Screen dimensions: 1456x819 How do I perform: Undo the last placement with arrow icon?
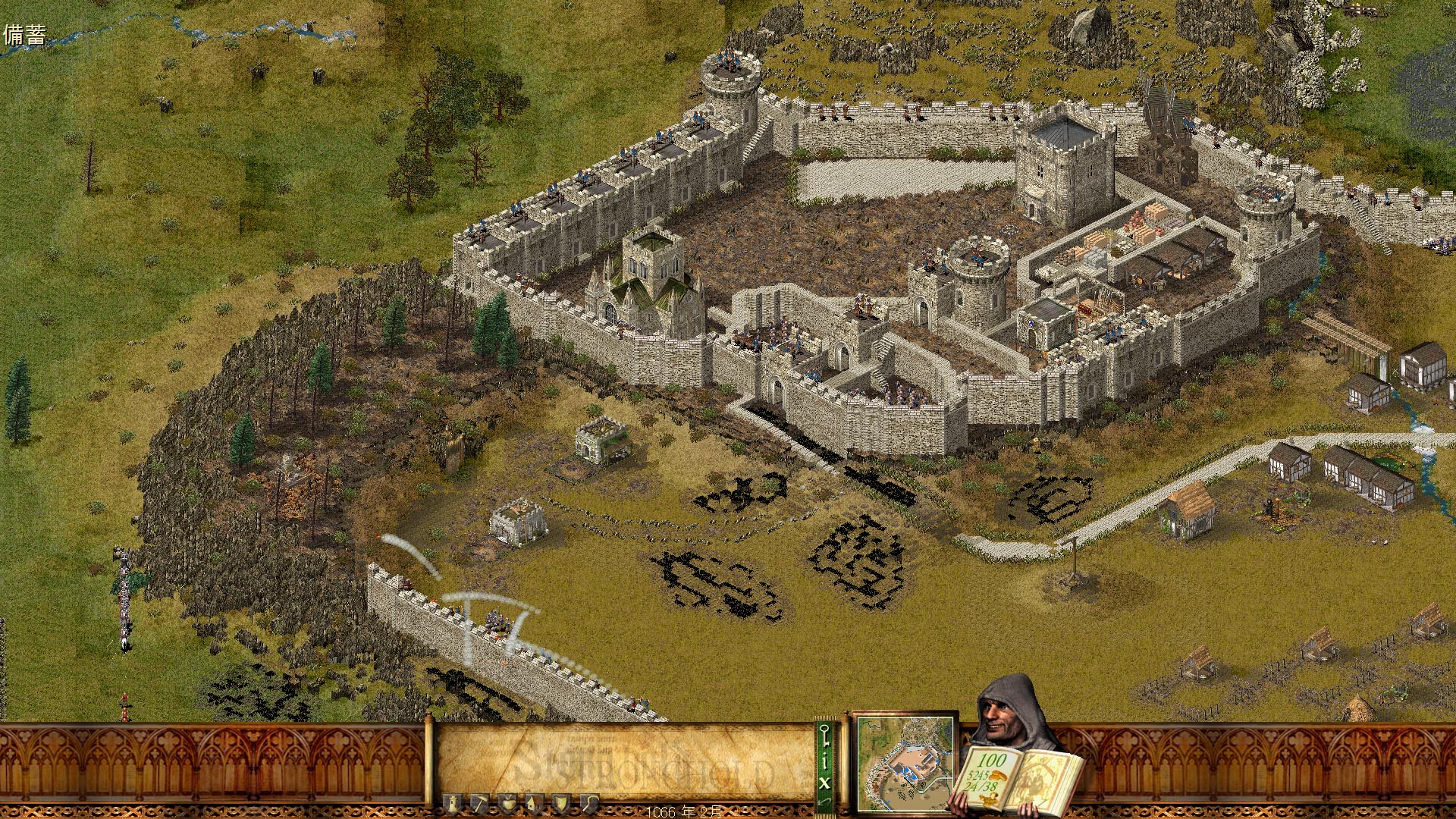(x=824, y=801)
